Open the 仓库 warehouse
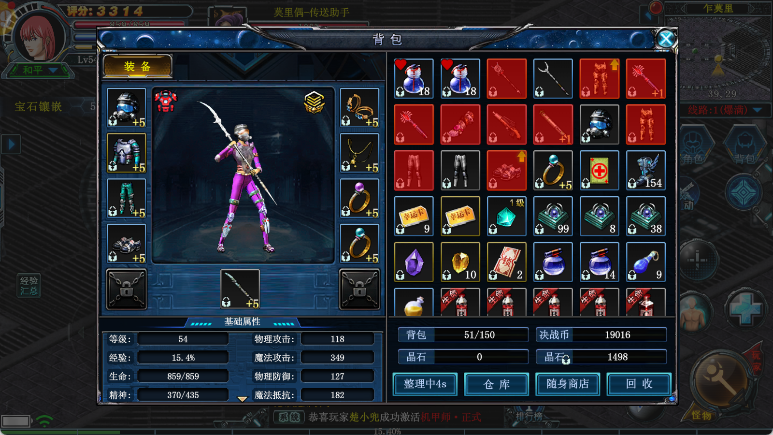The image size is (773, 435). click(496, 383)
